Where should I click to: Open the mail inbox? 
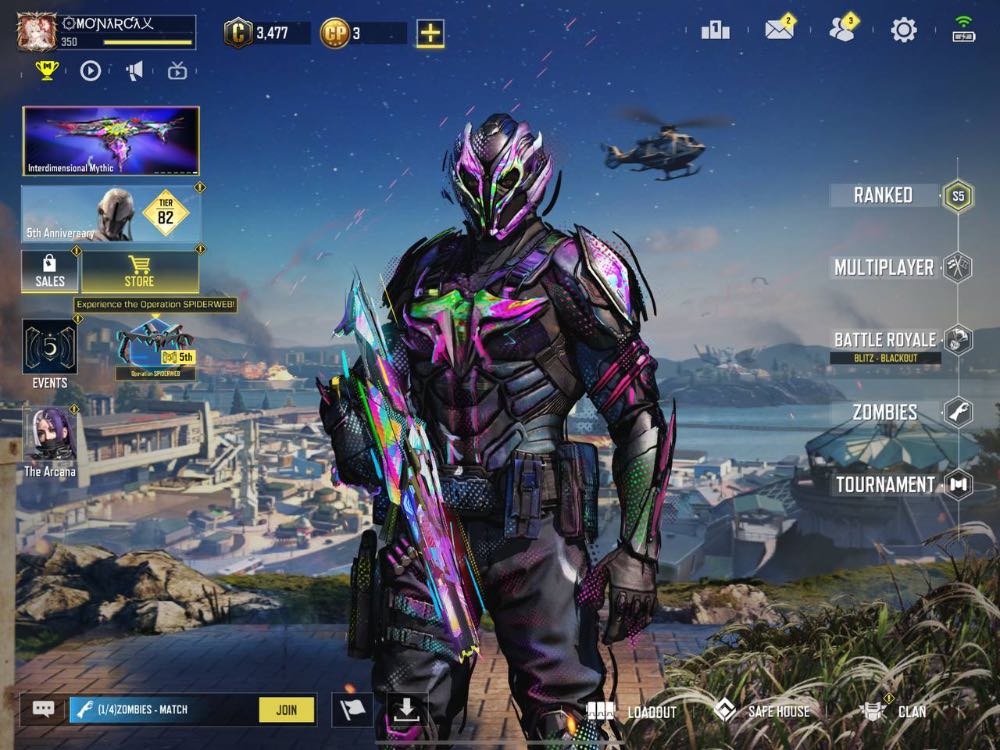click(x=779, y=30)
